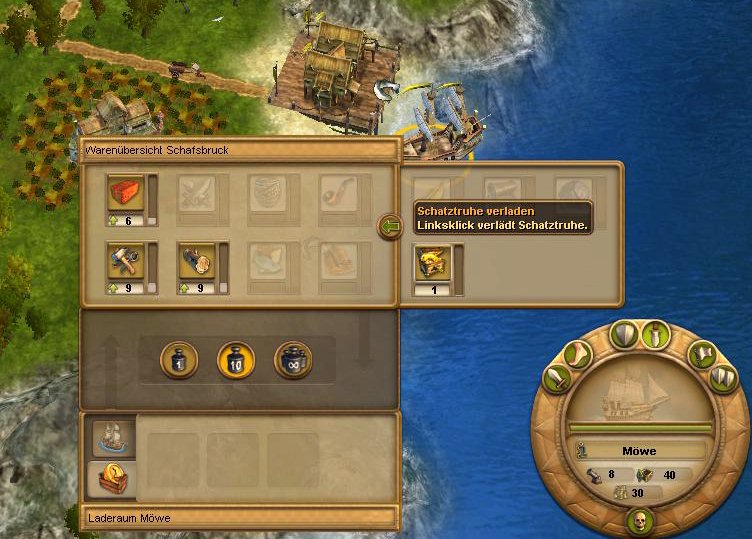Choose the wood logs goods slot

197,262
